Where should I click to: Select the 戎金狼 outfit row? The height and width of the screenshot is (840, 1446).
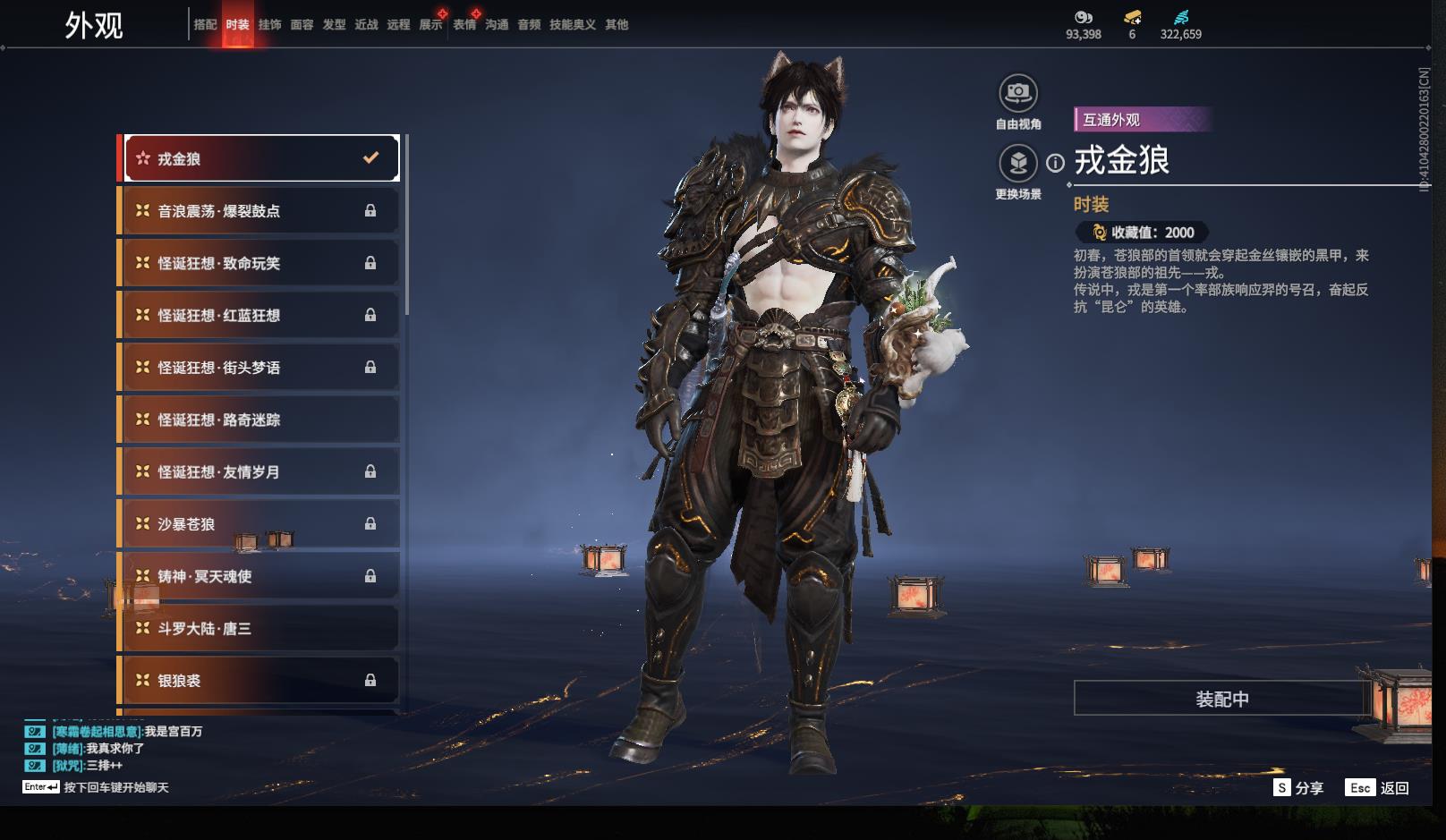[260, 158]
